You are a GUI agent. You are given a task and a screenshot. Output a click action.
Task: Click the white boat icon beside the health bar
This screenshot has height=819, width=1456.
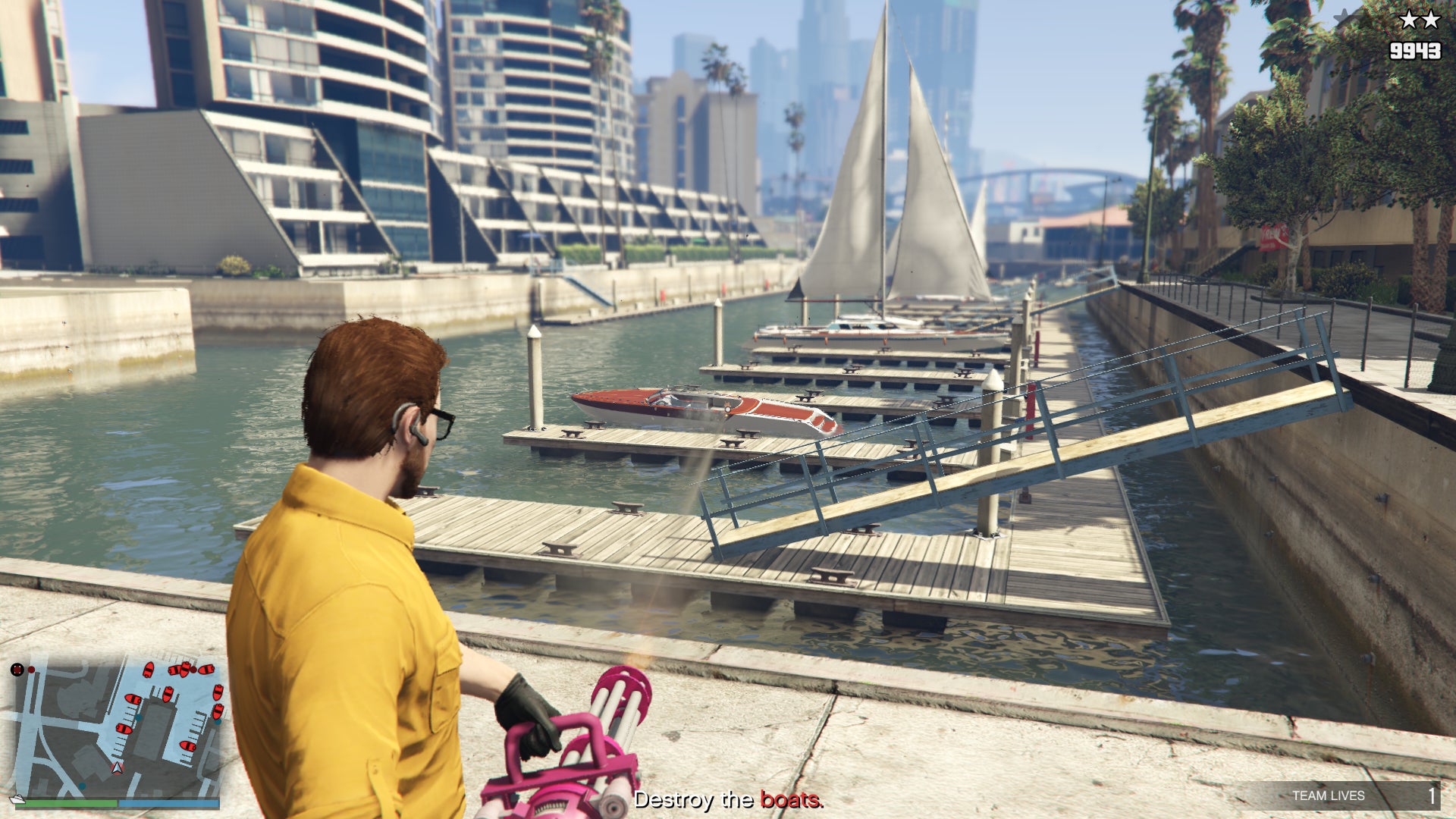17,799
